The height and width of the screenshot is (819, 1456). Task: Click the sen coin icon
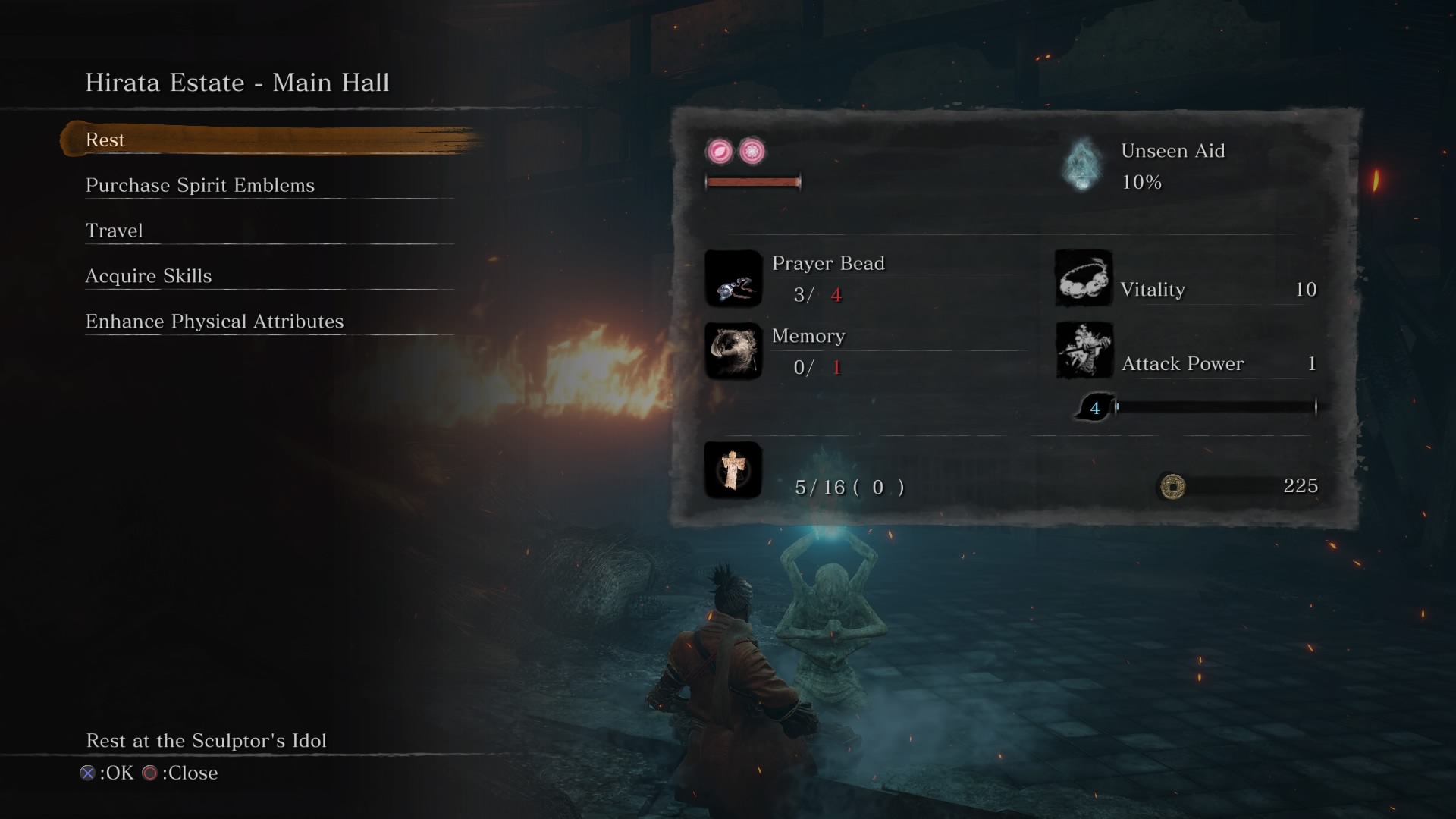point(1172,486)
